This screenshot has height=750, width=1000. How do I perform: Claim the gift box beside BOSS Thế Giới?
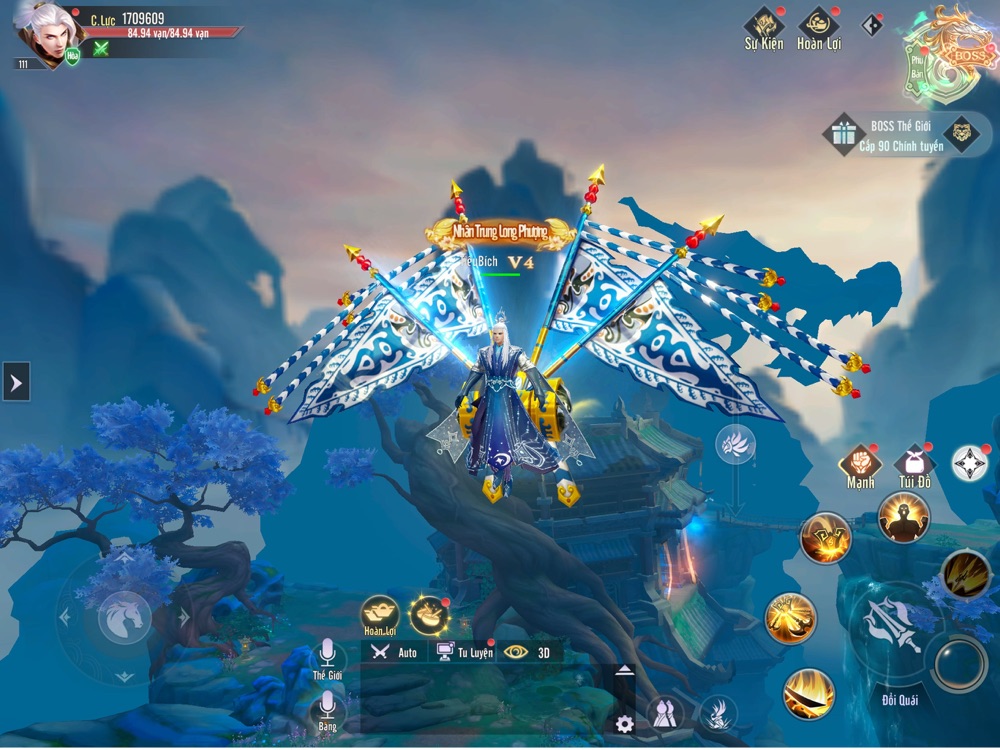843,133
